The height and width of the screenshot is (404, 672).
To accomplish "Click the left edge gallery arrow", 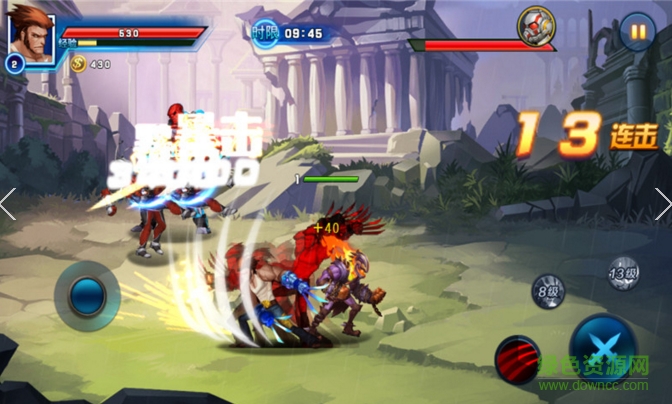I will [8, 204].
